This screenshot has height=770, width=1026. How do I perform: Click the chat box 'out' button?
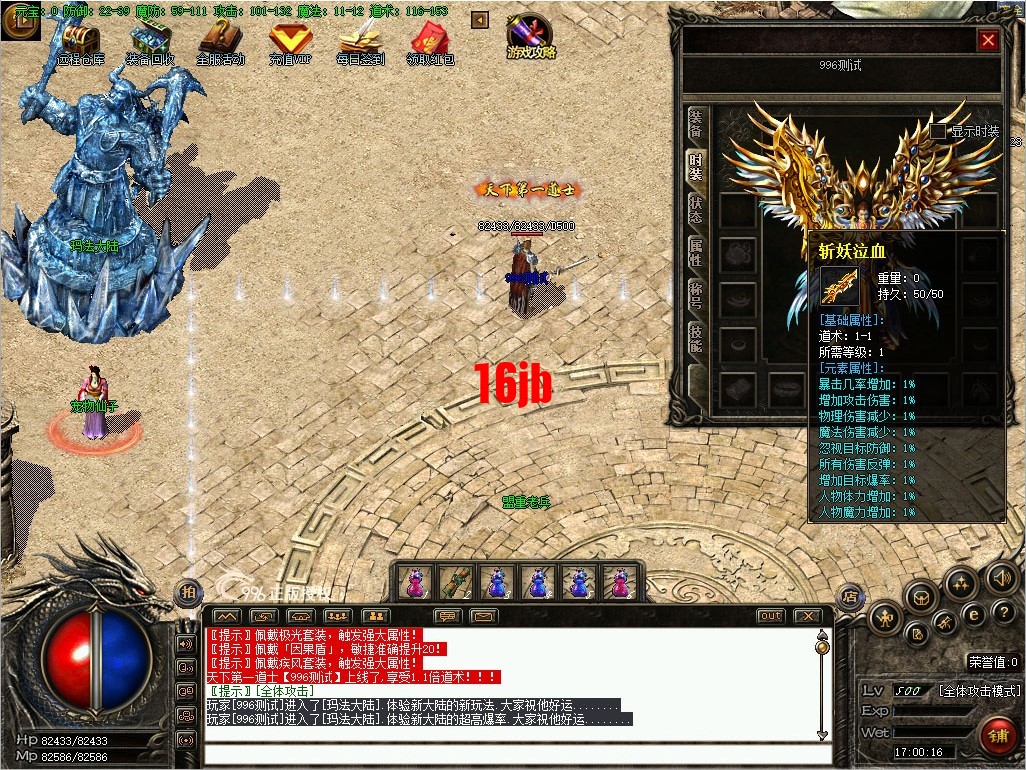tap(770, 616)
